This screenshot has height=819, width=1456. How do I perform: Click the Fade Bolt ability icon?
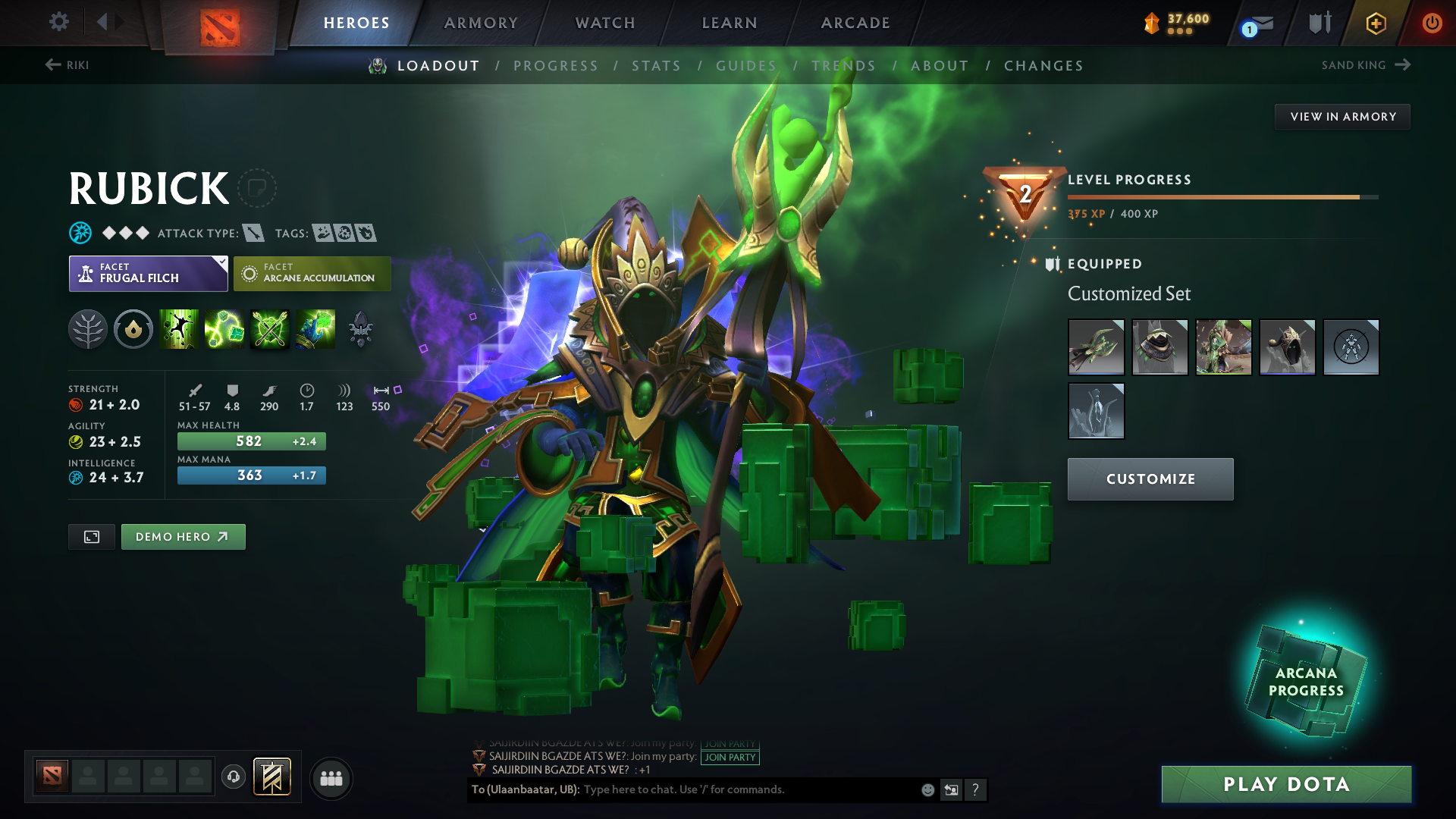click(224, 329)
